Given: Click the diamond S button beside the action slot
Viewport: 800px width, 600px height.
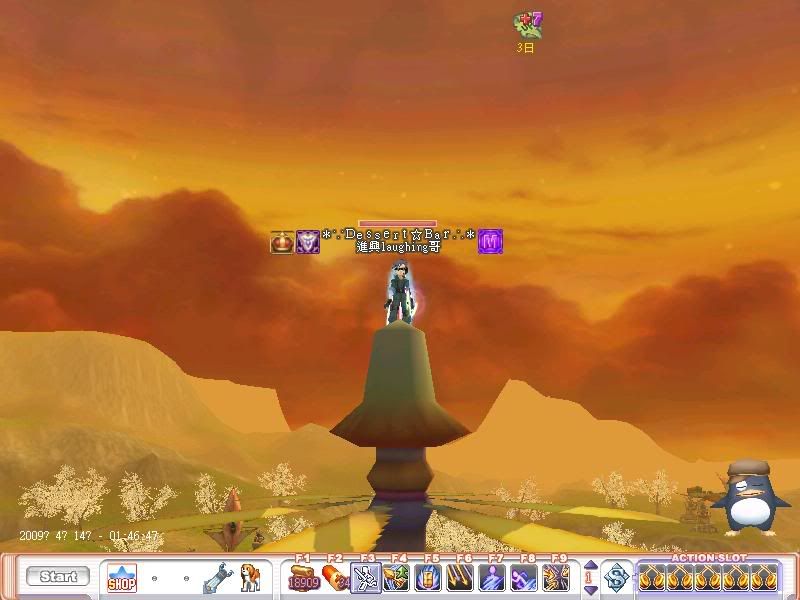Looking at the screenshot, I should [618, 577].
